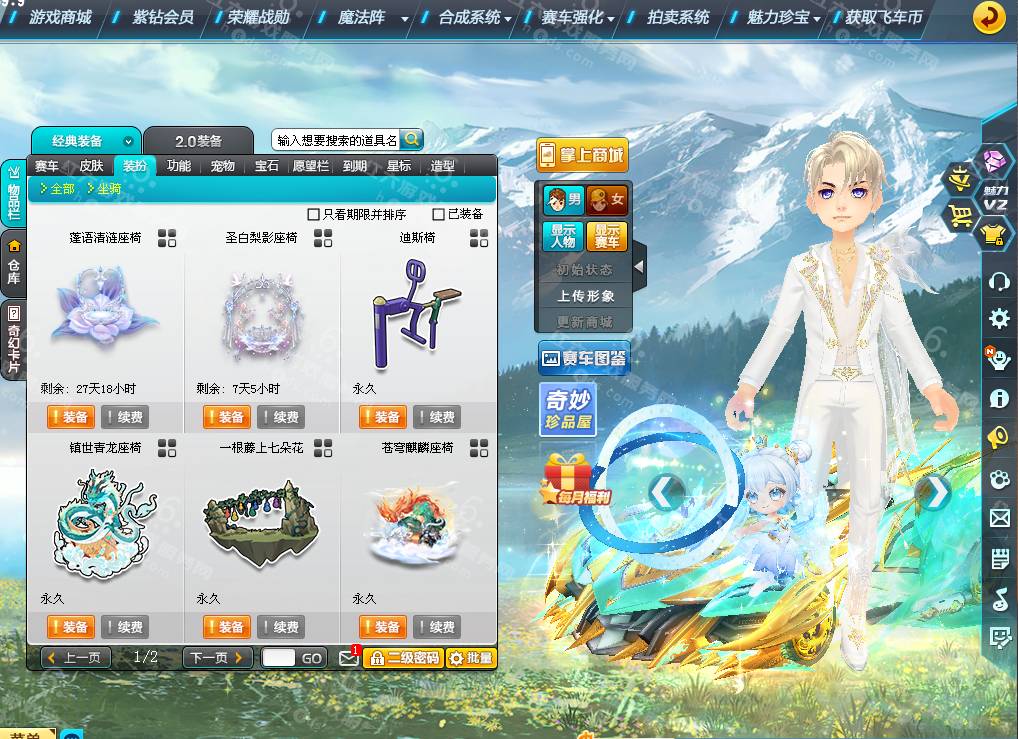
Task: Open the 拍卖系统 auction menu
Action: pyautogui.click(x=677, y=17)
